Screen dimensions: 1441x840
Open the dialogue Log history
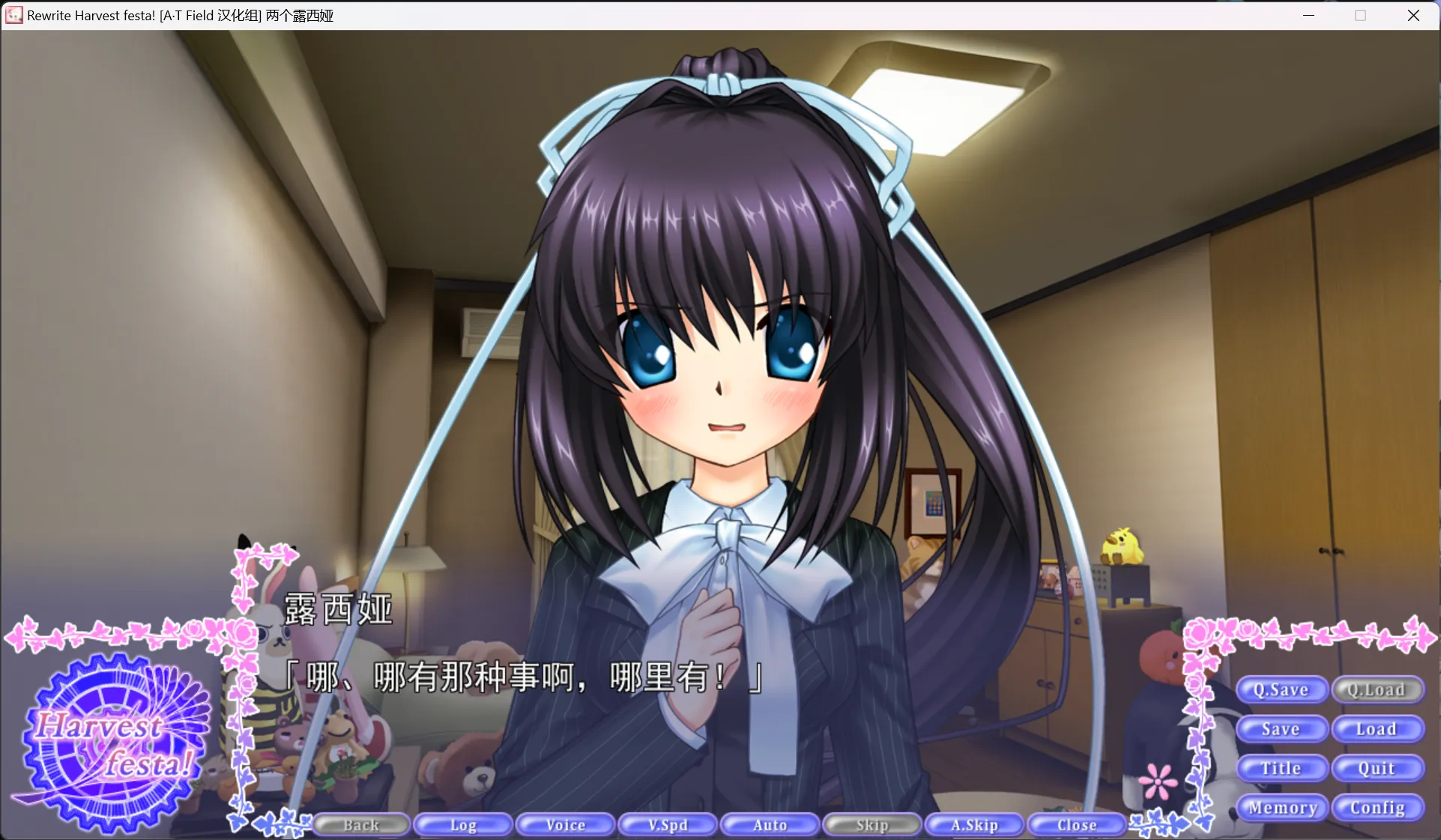463,824
